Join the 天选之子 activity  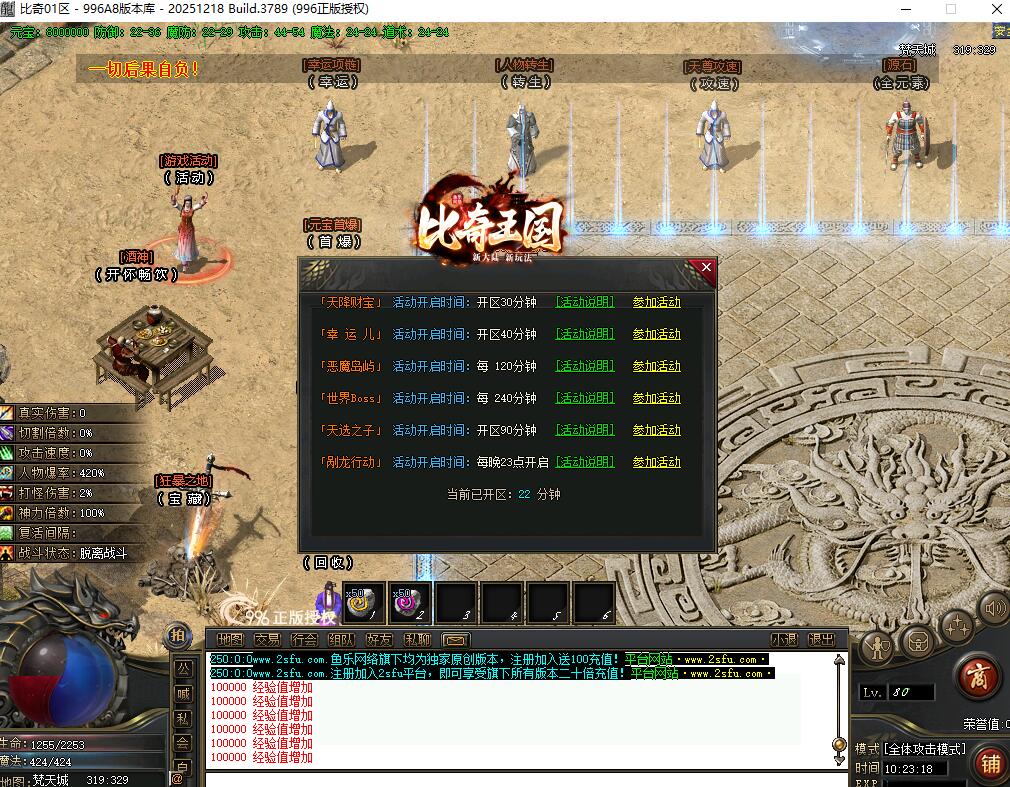tap(656, 430)
